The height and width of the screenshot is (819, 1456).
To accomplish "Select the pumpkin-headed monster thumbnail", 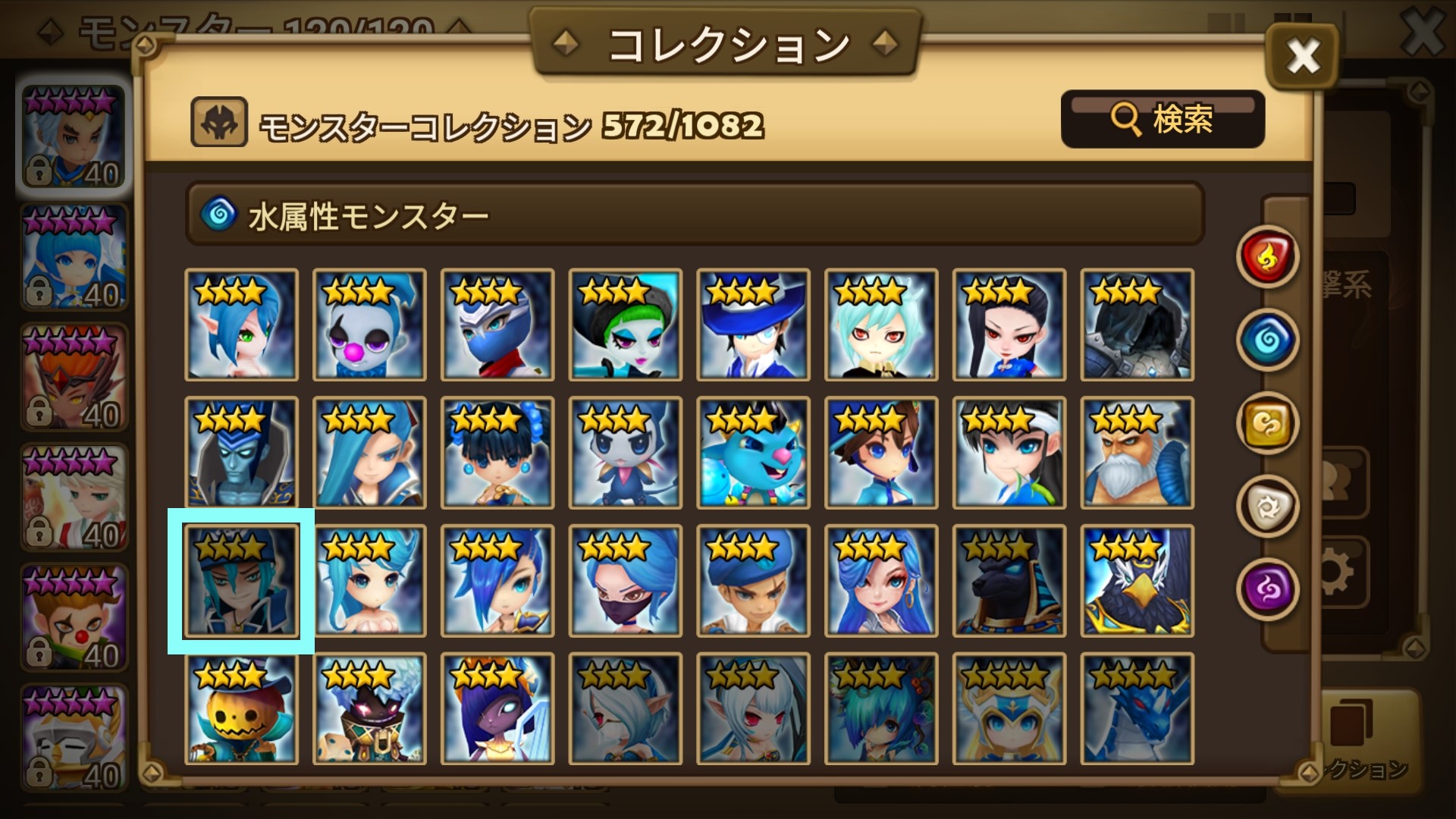I will (x=241, y=709).
